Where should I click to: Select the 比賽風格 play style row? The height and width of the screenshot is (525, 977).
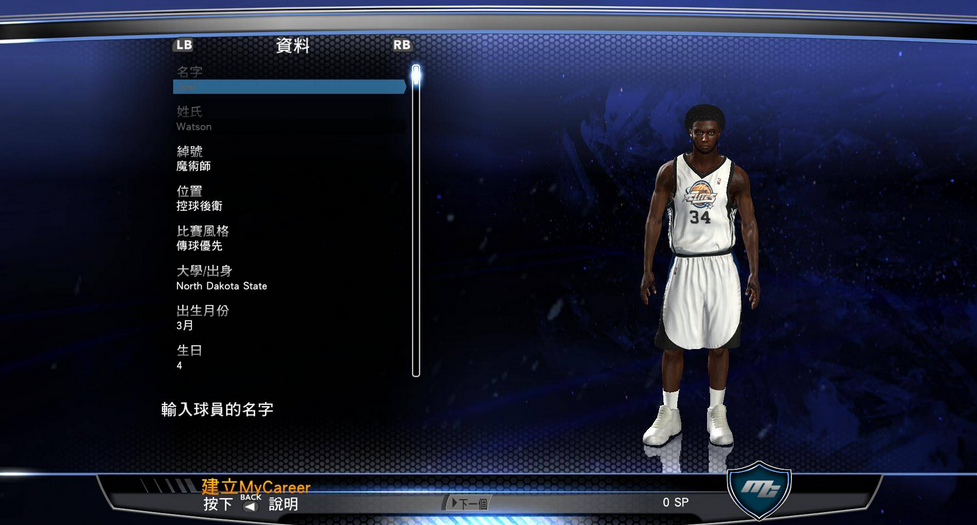[289, 238]
